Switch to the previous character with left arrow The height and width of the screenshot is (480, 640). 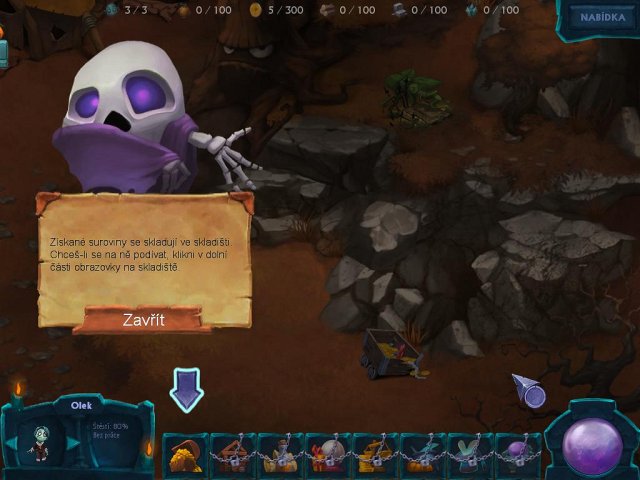tap(12, 443)
